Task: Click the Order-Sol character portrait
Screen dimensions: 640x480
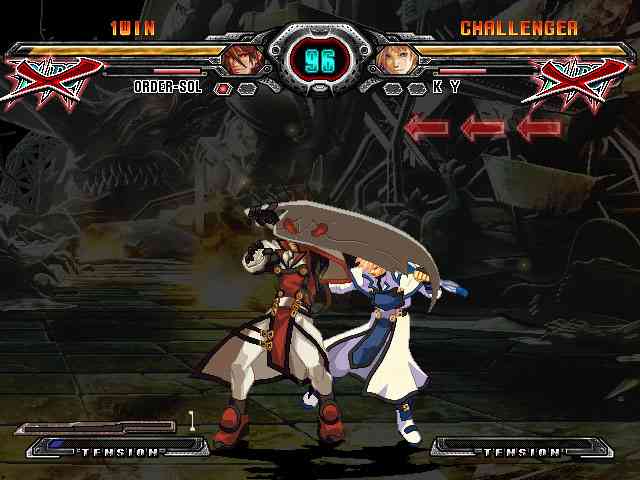Action: click(241, 59)
